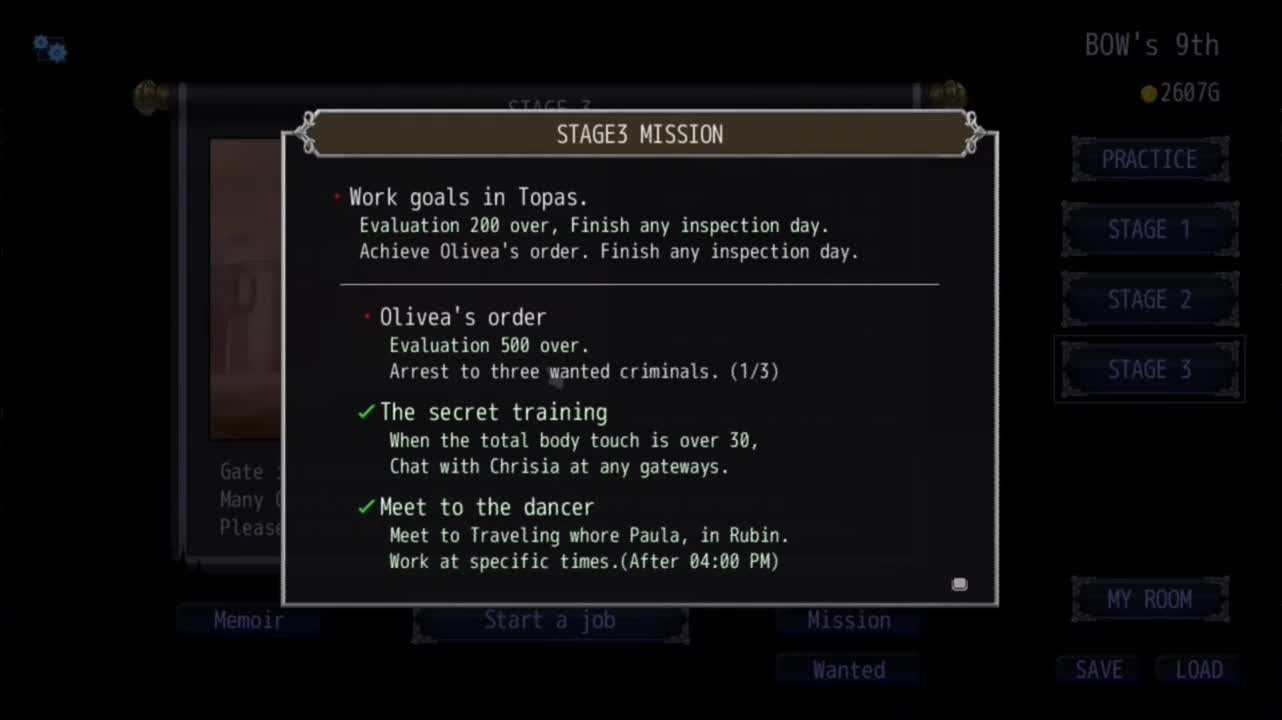This screenshot has height=720, width=1282.
Task: Open the Memoir
Action: tap(248, 621)
